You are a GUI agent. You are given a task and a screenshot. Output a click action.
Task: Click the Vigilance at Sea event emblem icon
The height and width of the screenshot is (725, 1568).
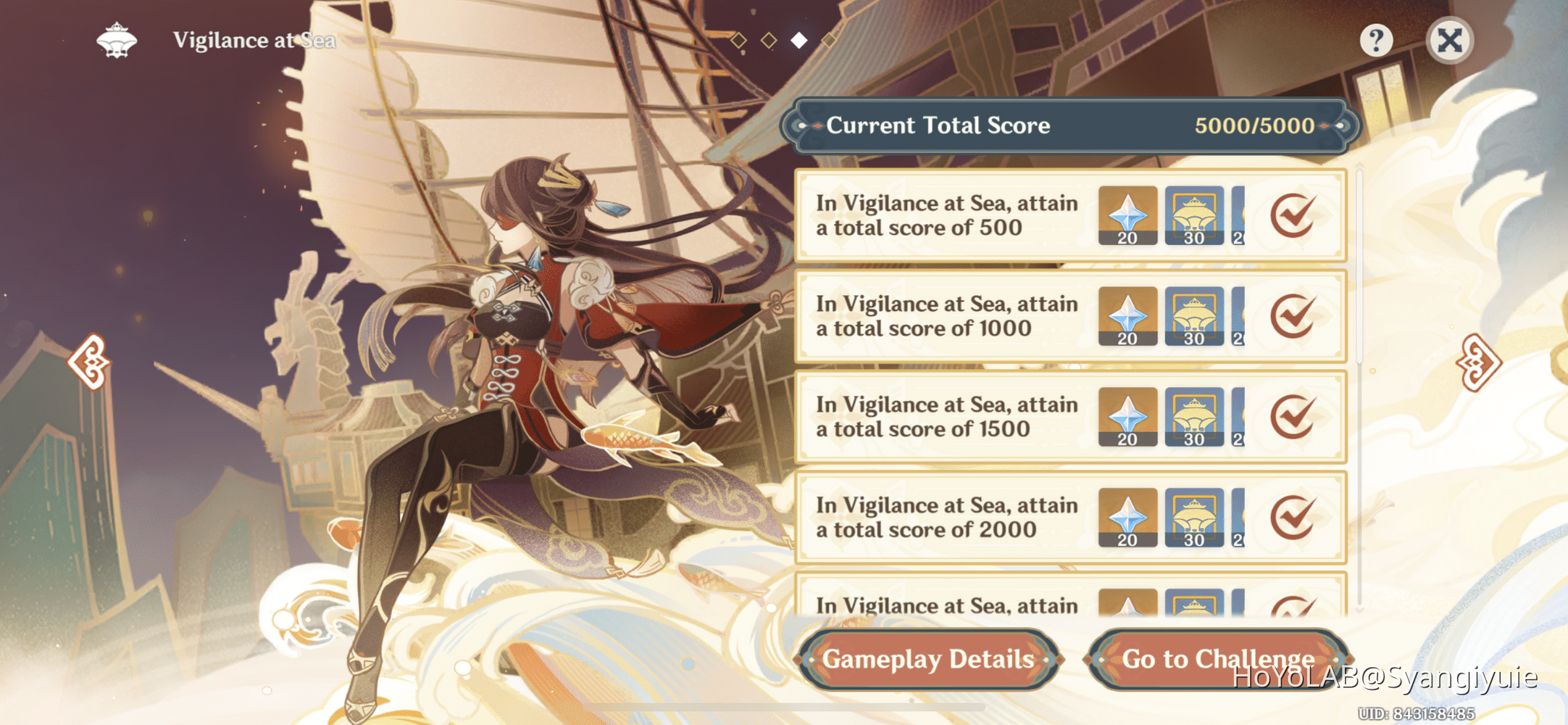click(x=116, y=41)
